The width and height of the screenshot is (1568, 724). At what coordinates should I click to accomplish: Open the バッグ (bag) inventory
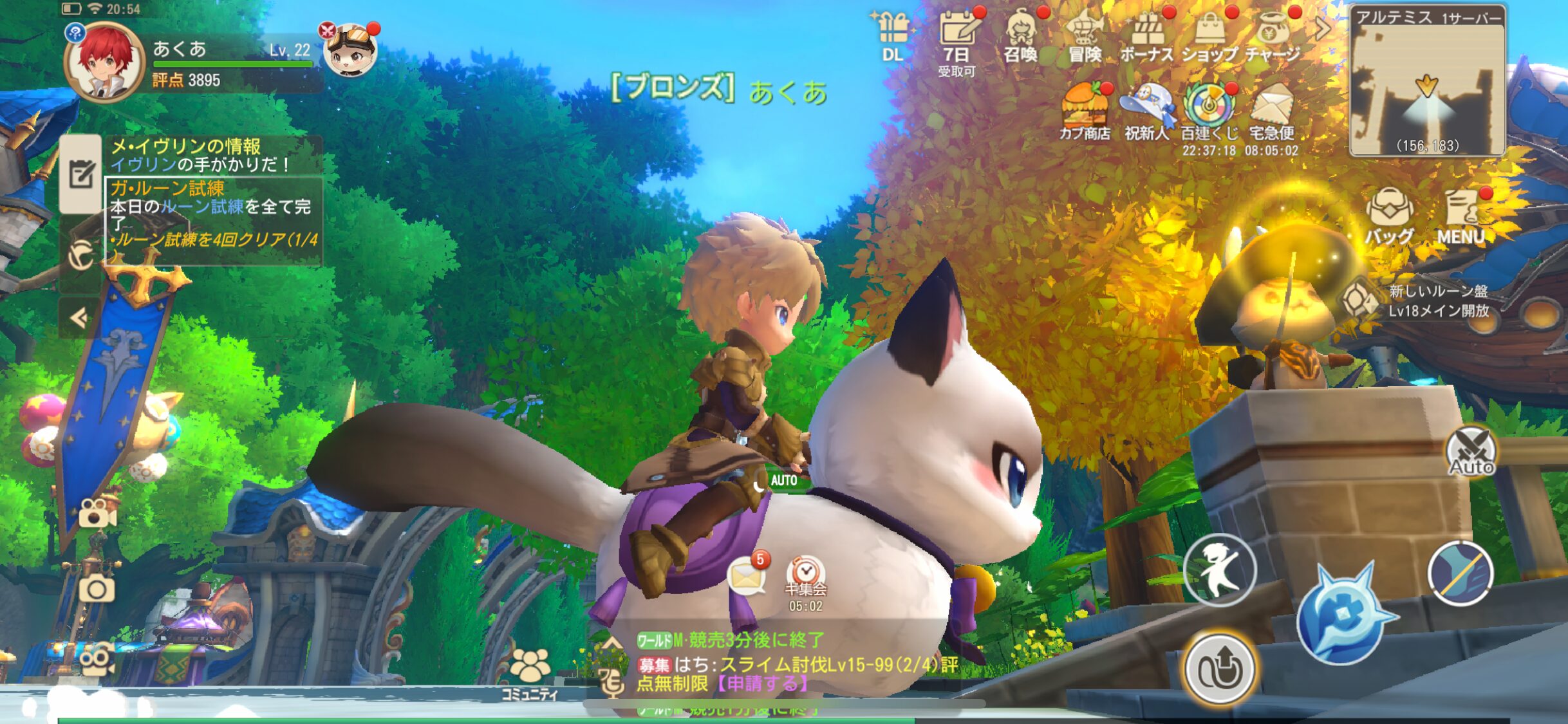[1389, 216]
